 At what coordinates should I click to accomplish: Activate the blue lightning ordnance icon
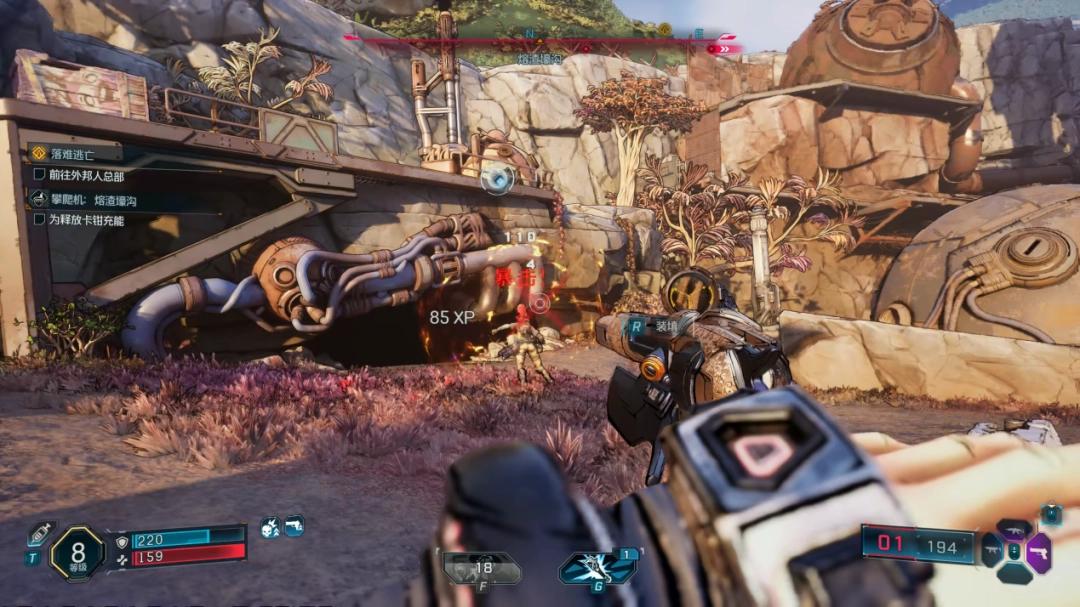point(597,568)
